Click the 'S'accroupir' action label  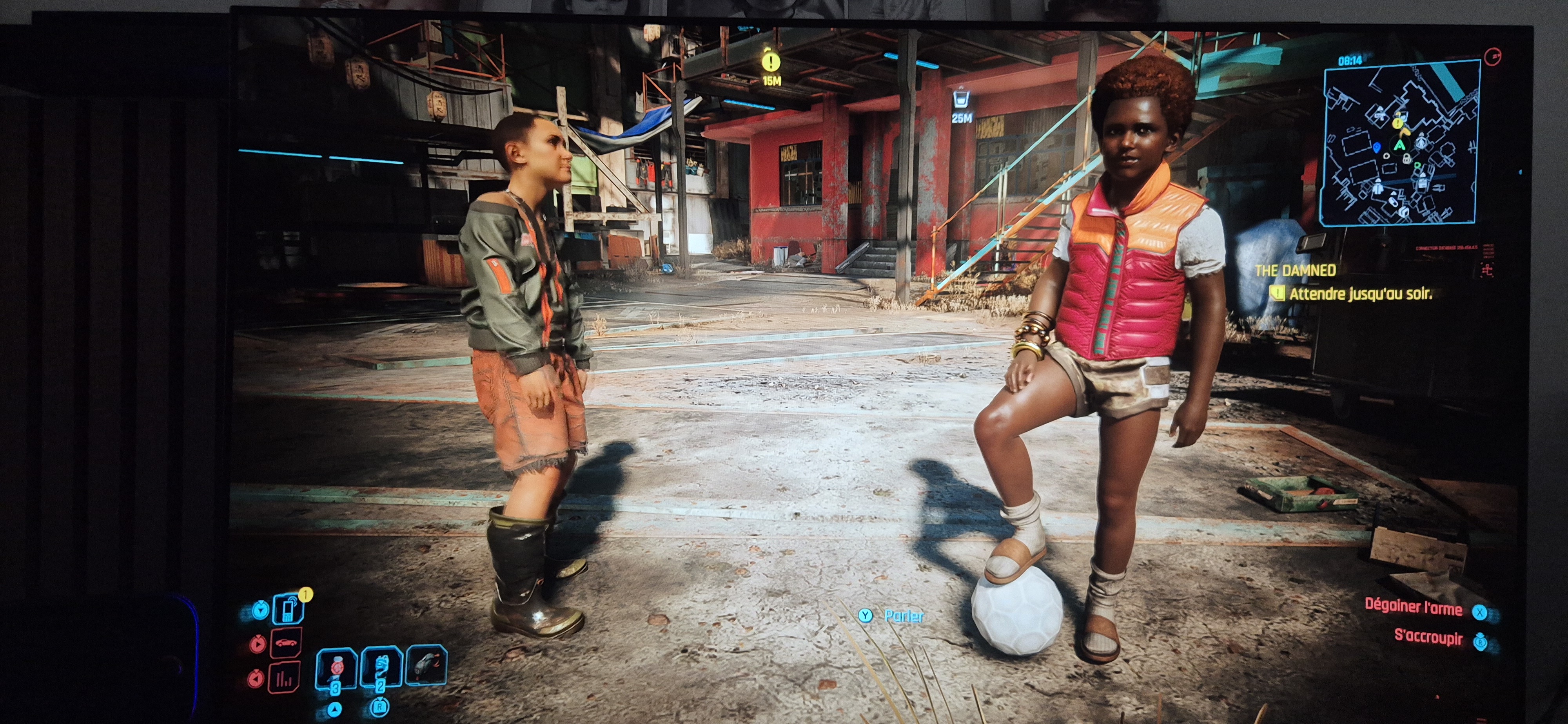coord(1428,637)
